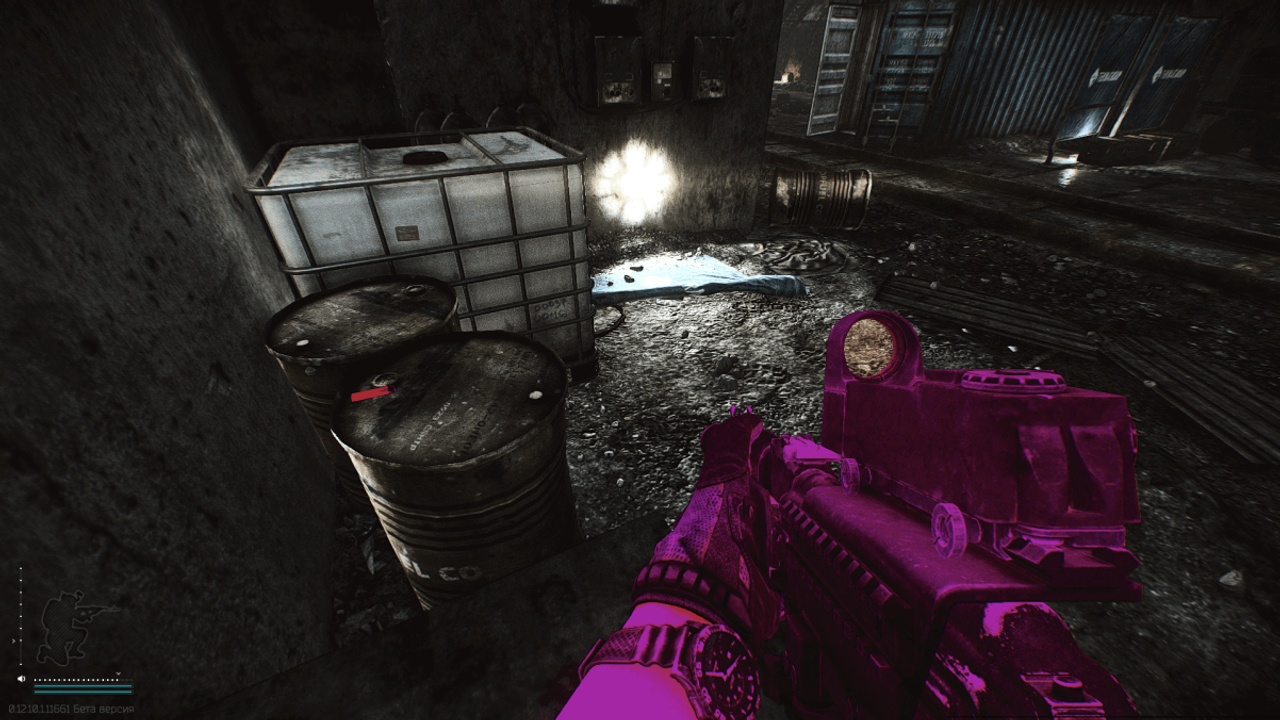The height and width of the screenshot is (720, 1280).
Task: Collapse the teal health status bars
Action: [83, 688]
